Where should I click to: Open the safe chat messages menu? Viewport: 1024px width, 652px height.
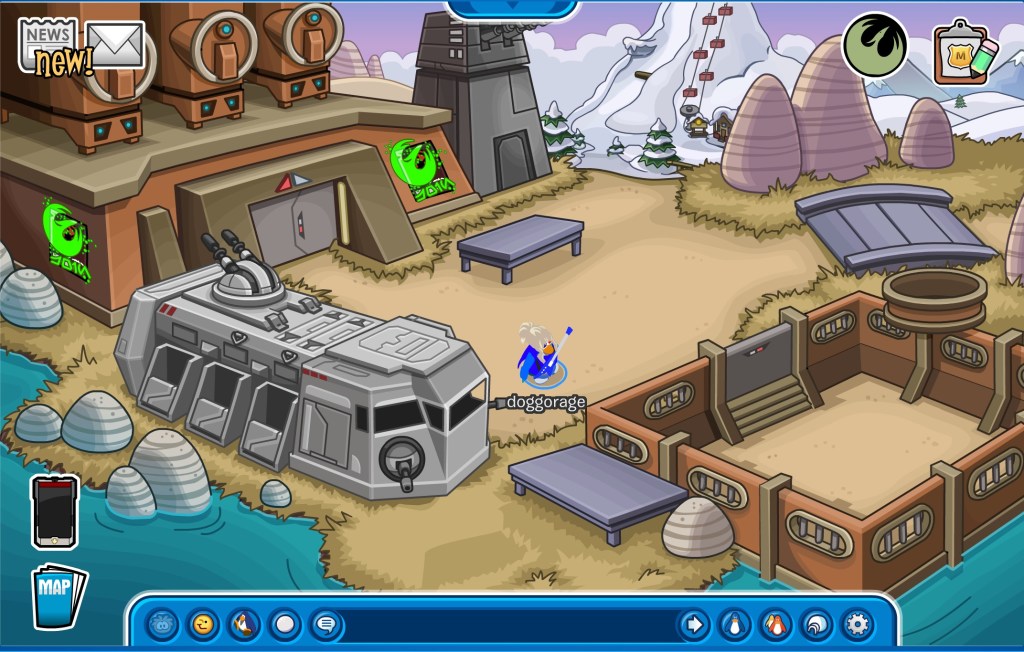(x=326, y=625)
